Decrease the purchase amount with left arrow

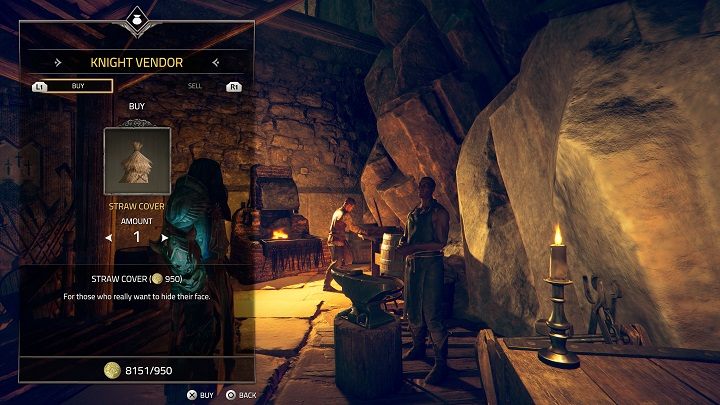[x=108, y=238]
